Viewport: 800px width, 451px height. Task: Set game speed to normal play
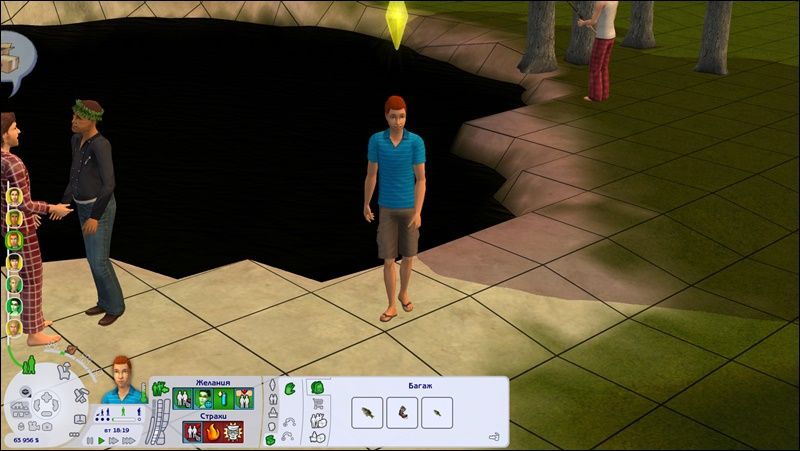tap(101, 440)
